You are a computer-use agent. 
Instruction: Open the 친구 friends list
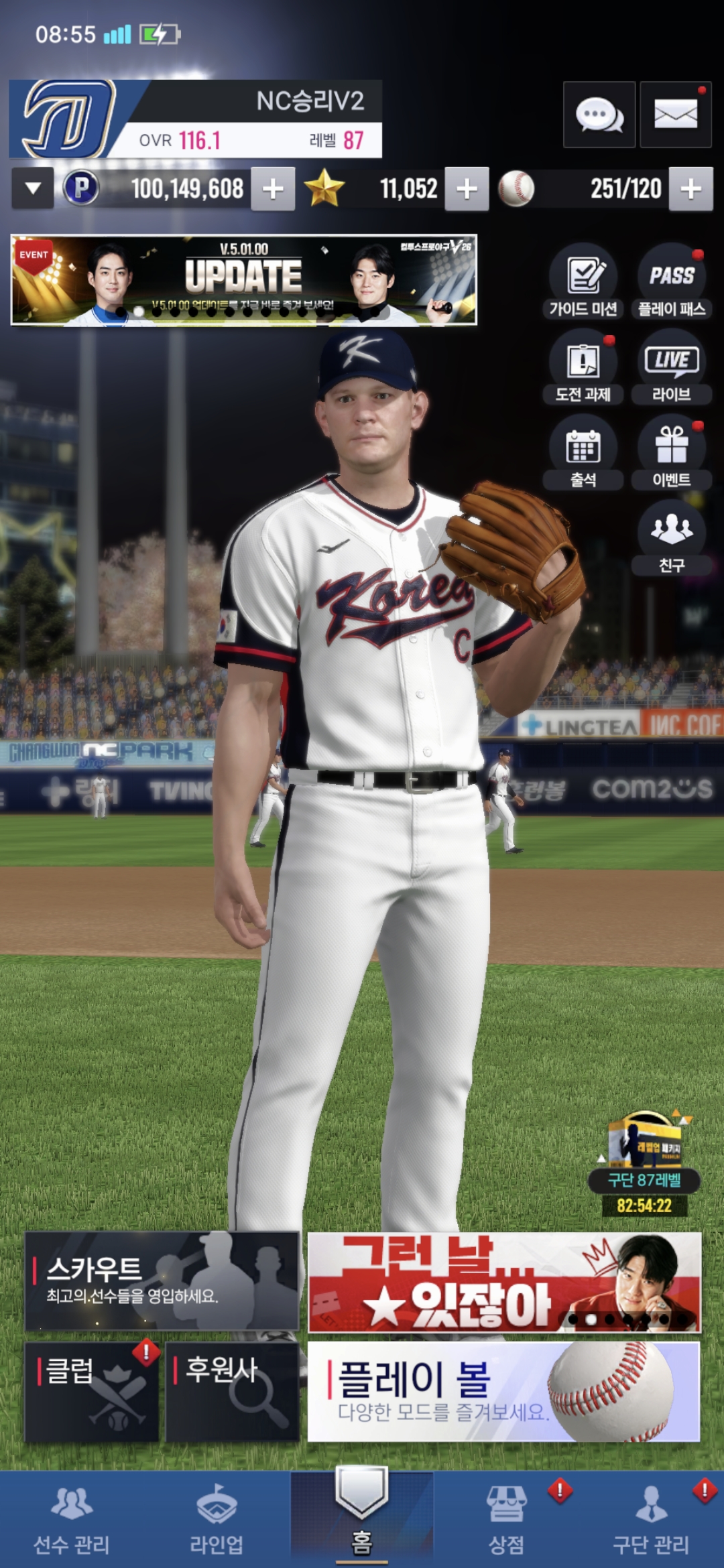pyautogui.click(x=671, y=537)
